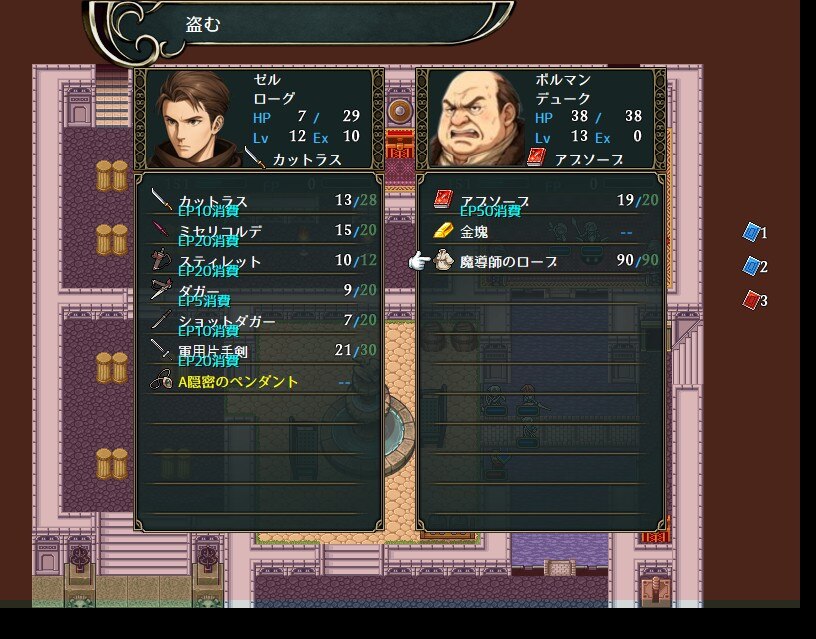Viewport: 816px width, 639px height.
Task: Click the blue book icon labeled 2
Action: (x=752, y=266)
